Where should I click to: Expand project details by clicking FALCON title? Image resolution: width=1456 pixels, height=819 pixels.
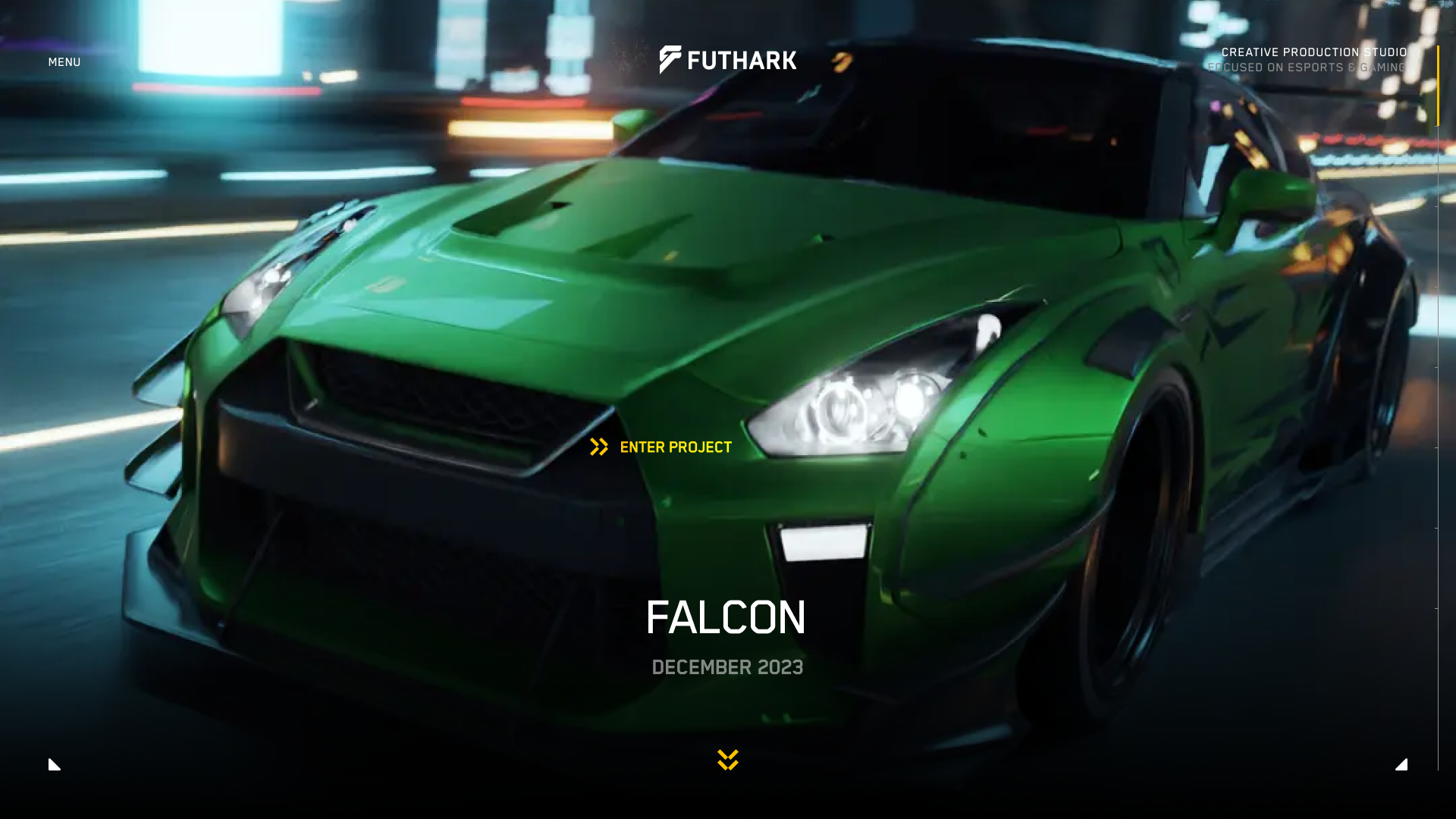tap(725, 617)
